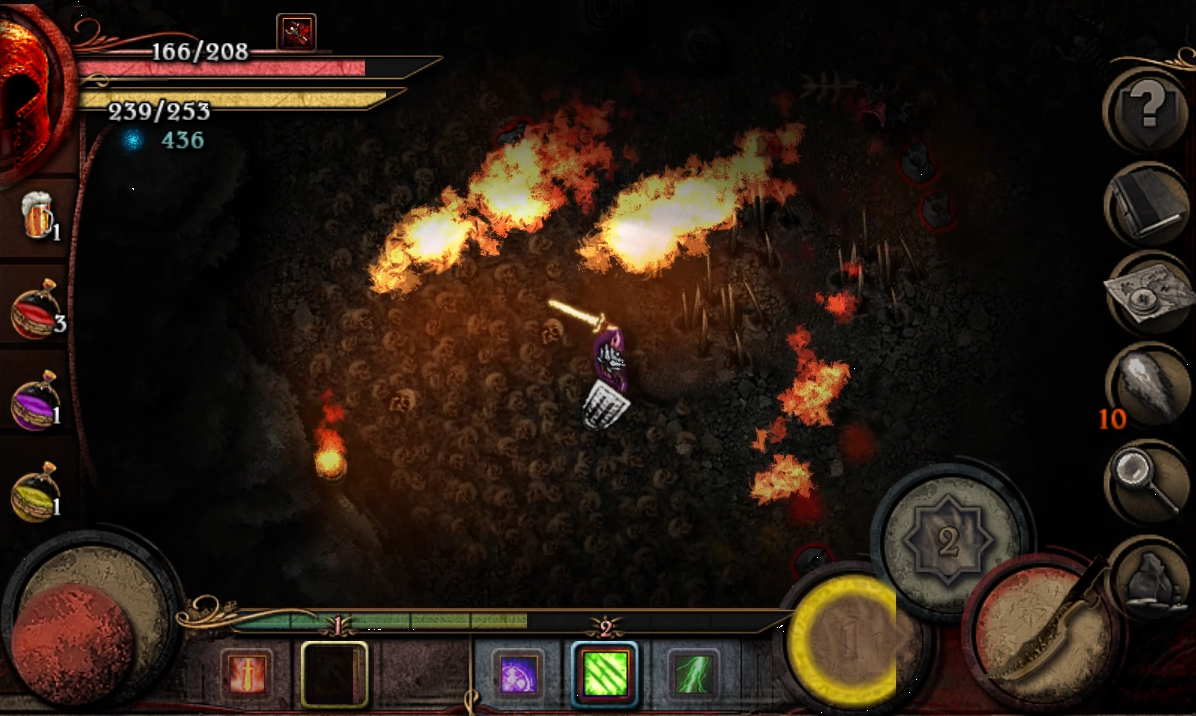1196x716 pixels.
Task: Open the question mark help button
Action: coord(1148,106)
